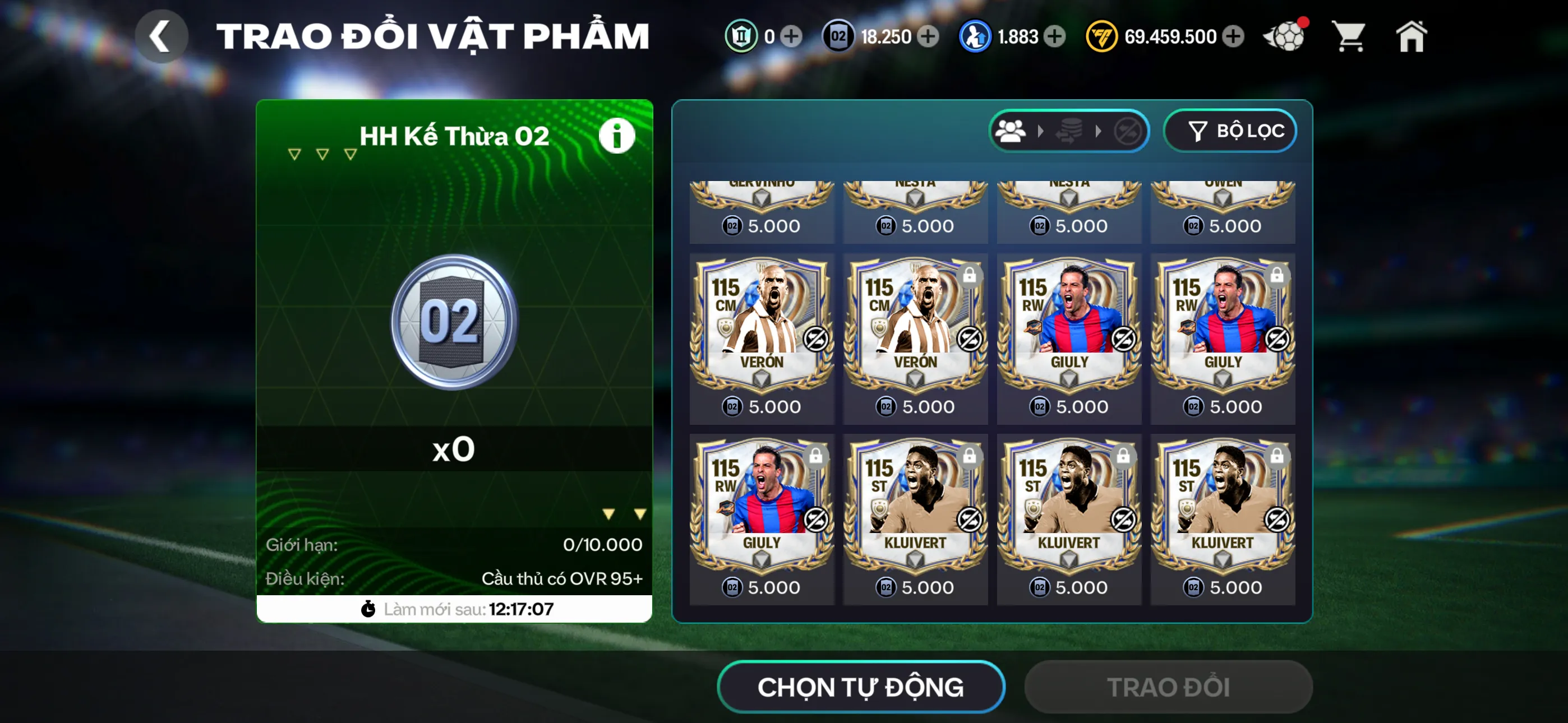Go back using the left arrow
1568x723 pixels.
click(x=161, y=35)
